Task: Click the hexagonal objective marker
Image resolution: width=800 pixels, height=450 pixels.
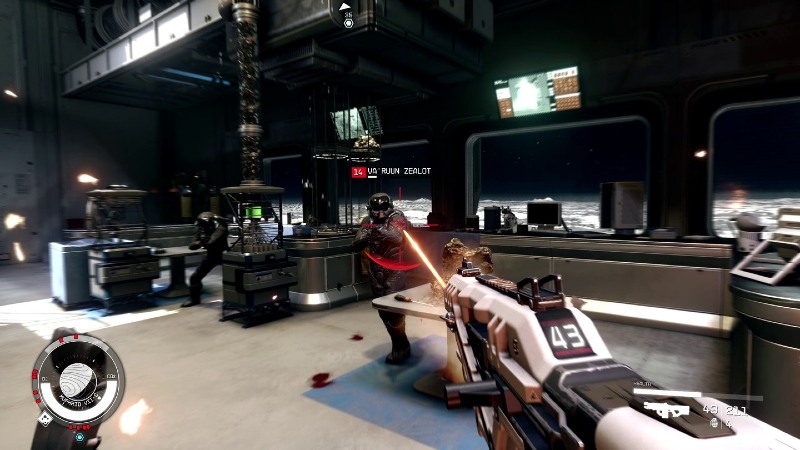Action: tap(347, 21)
